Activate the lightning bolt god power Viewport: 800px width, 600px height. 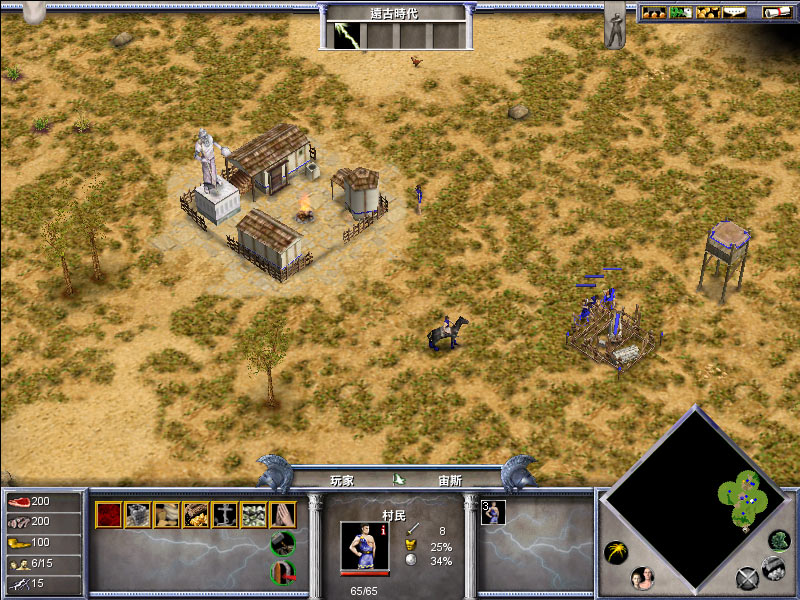coord(345,33)
